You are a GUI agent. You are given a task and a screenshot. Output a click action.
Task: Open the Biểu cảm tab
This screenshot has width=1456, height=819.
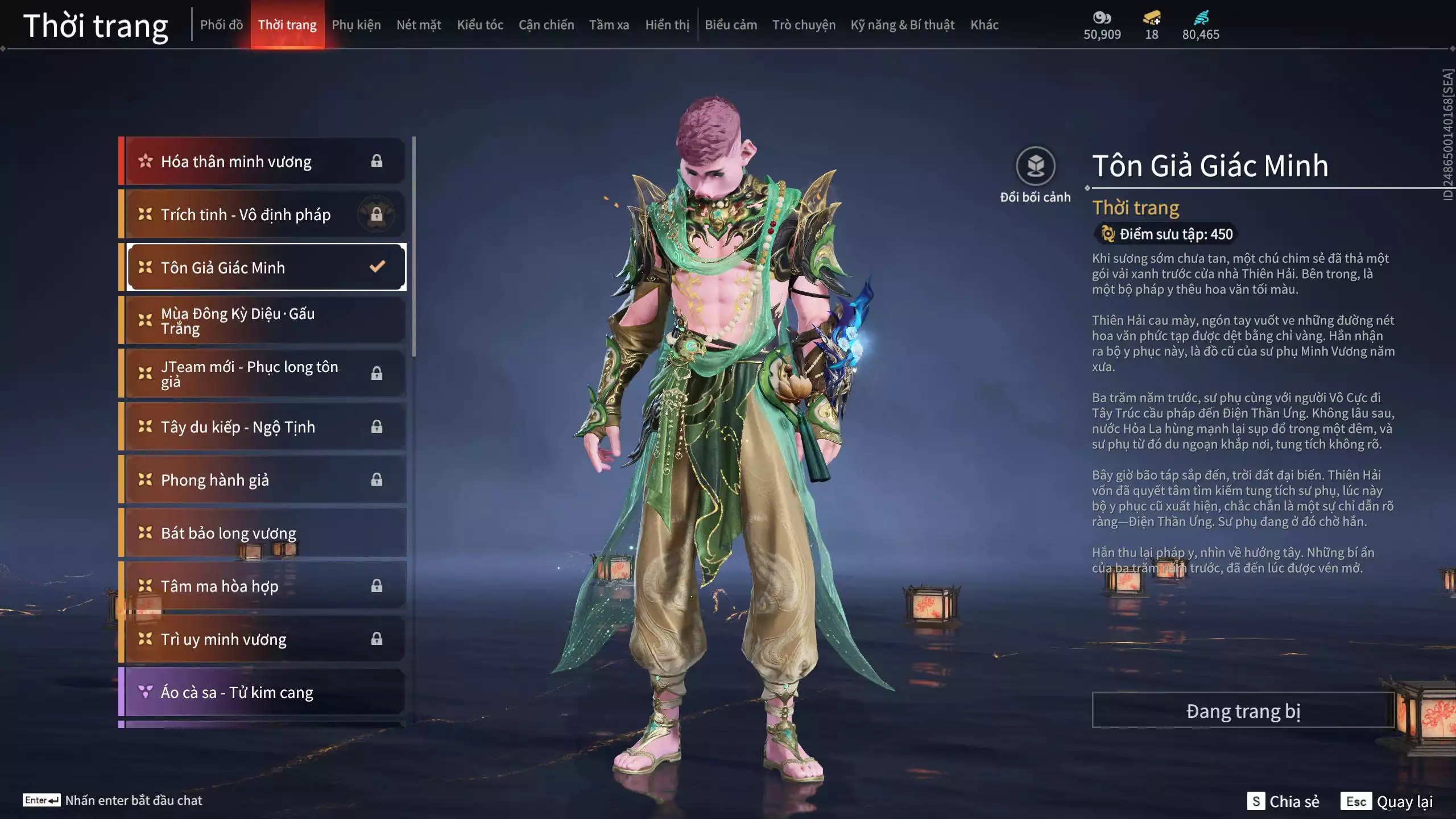[x=730, y=25]
